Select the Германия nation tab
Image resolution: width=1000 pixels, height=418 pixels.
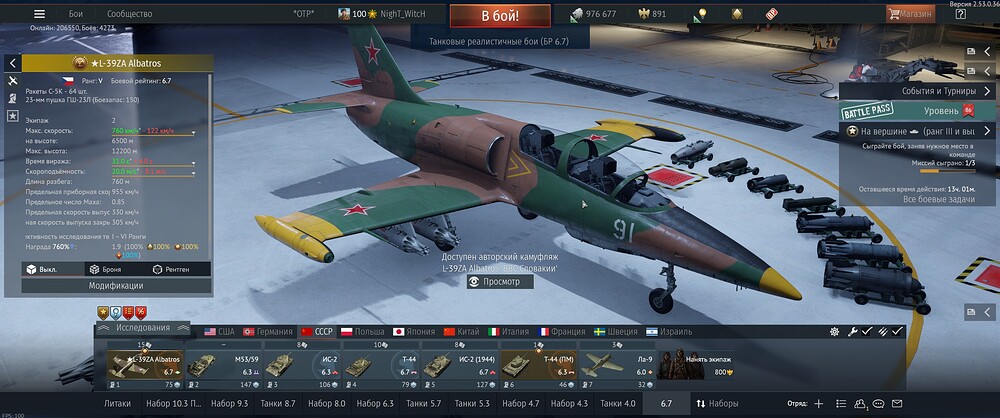(266, 331)
